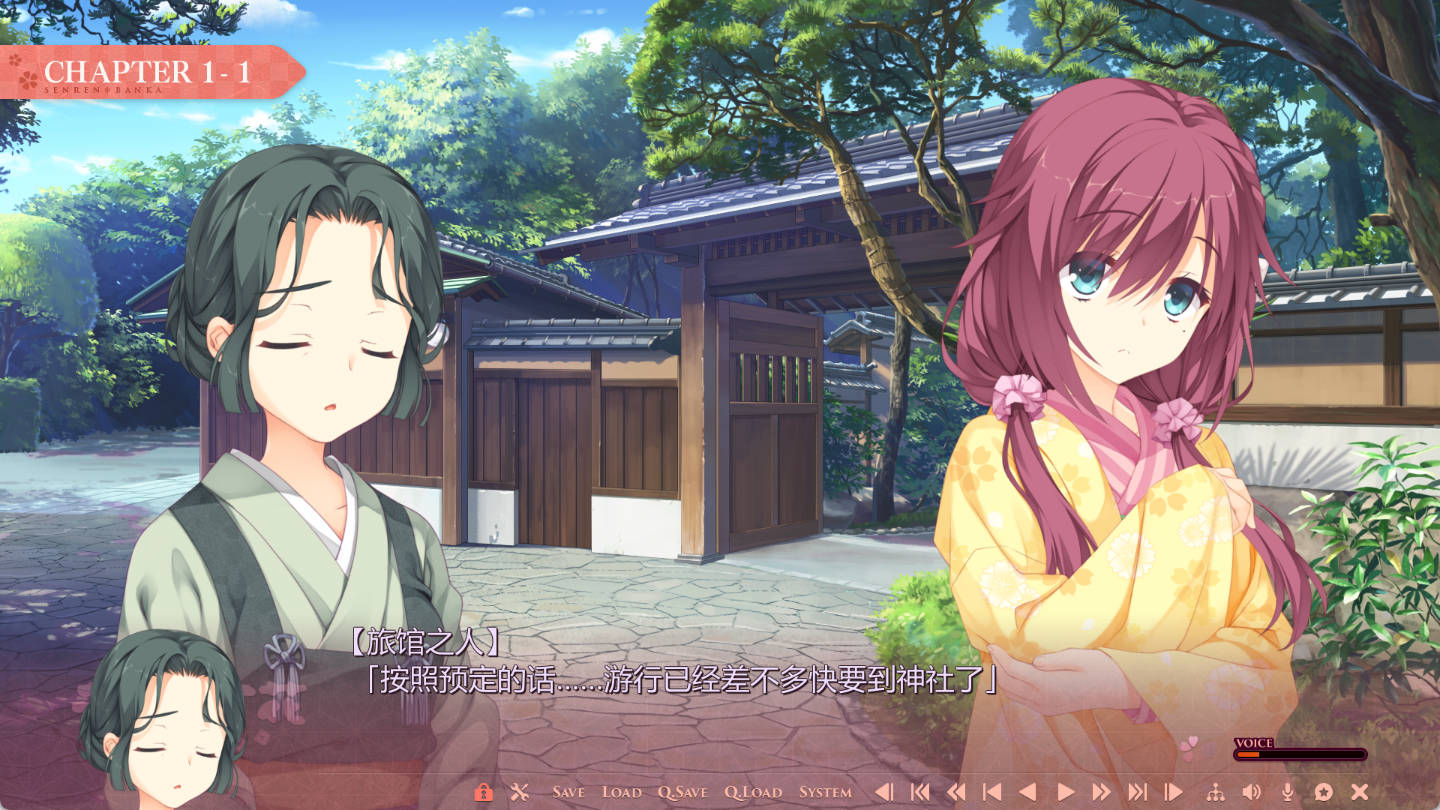Click the speaker volume icon
Image resolution: width=1440 pixels, height=810 pixels.
(x=1251, y=792)
